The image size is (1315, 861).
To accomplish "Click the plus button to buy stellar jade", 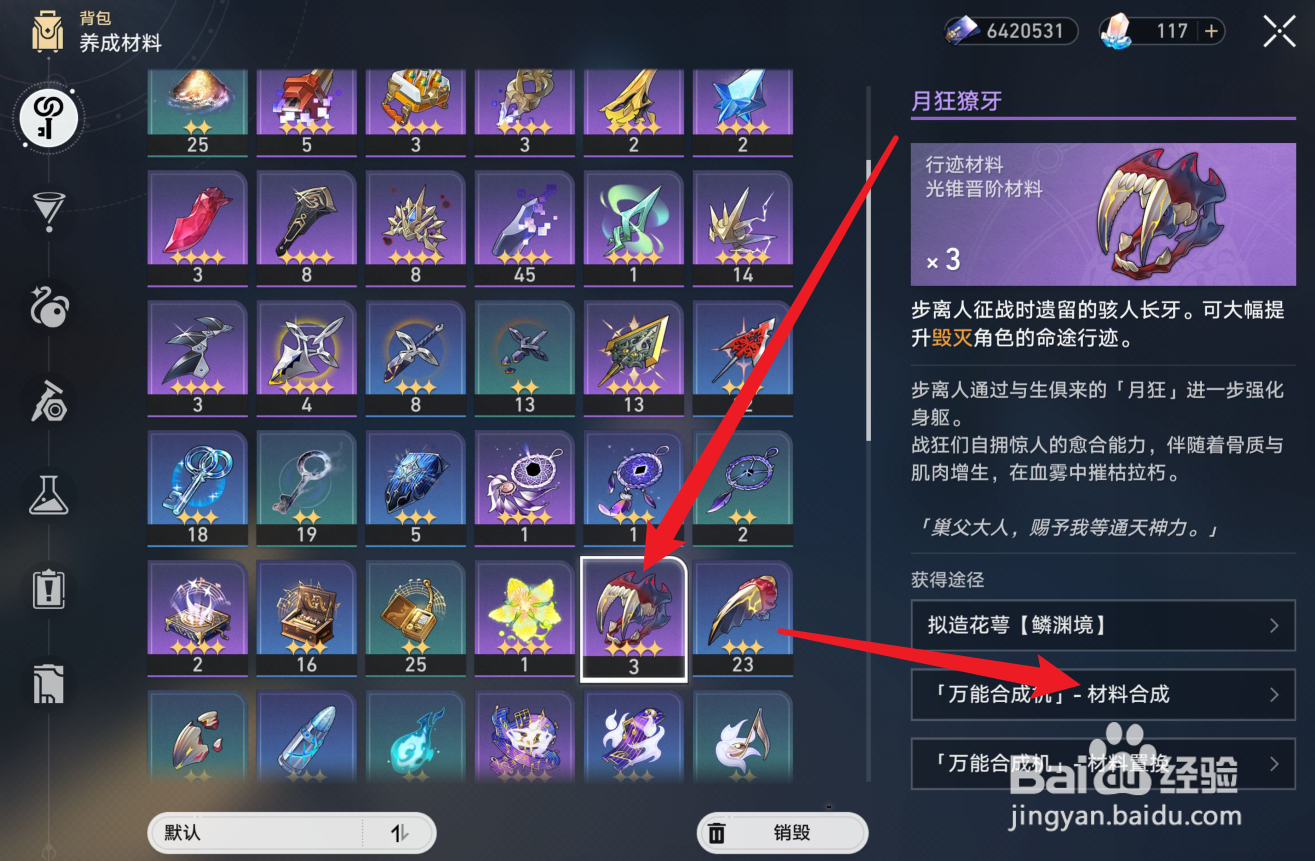I will [x=1213, y=31].
